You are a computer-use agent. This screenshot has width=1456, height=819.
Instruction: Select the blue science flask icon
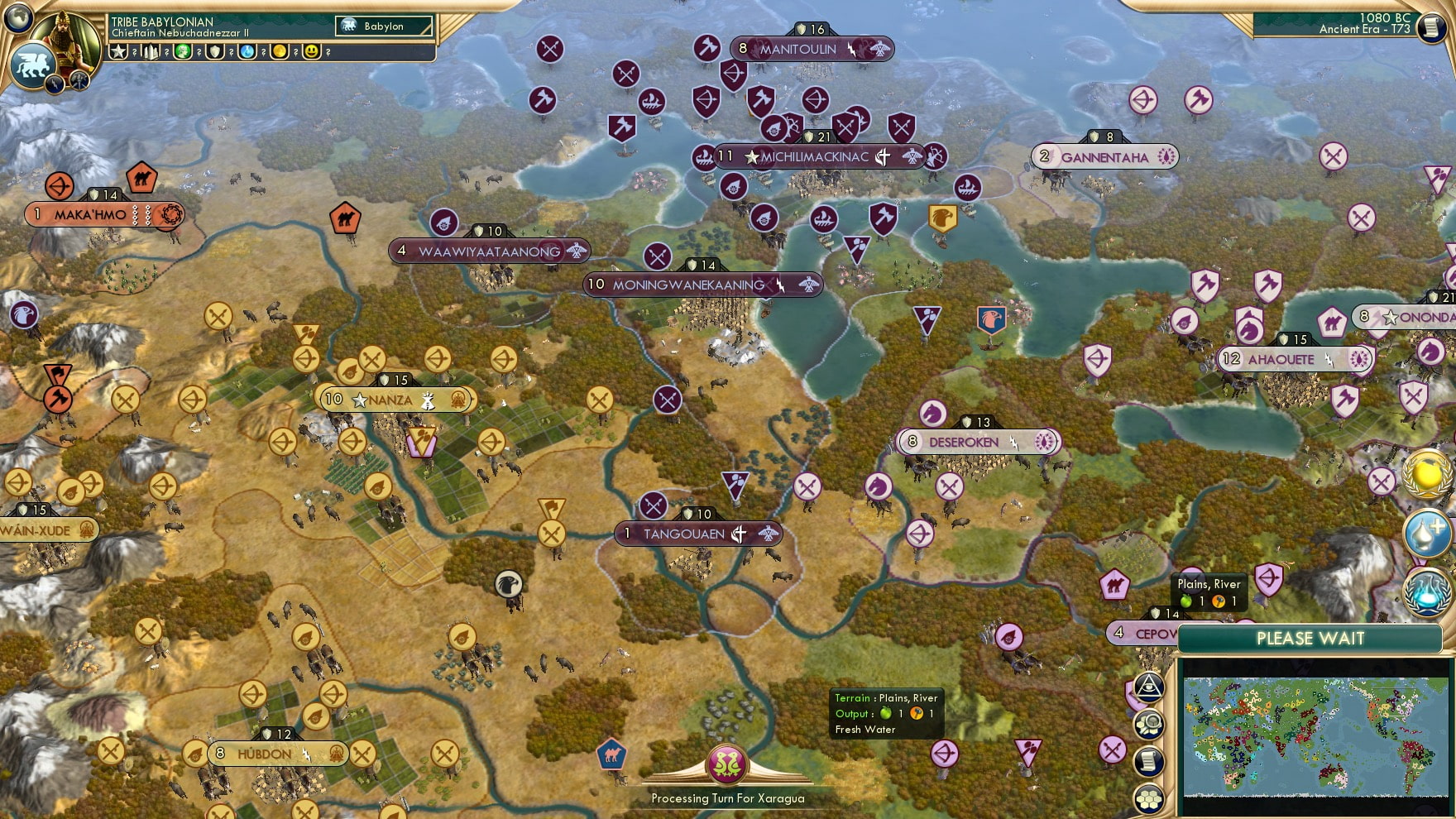pyautogui.click(x=247, y=51)
